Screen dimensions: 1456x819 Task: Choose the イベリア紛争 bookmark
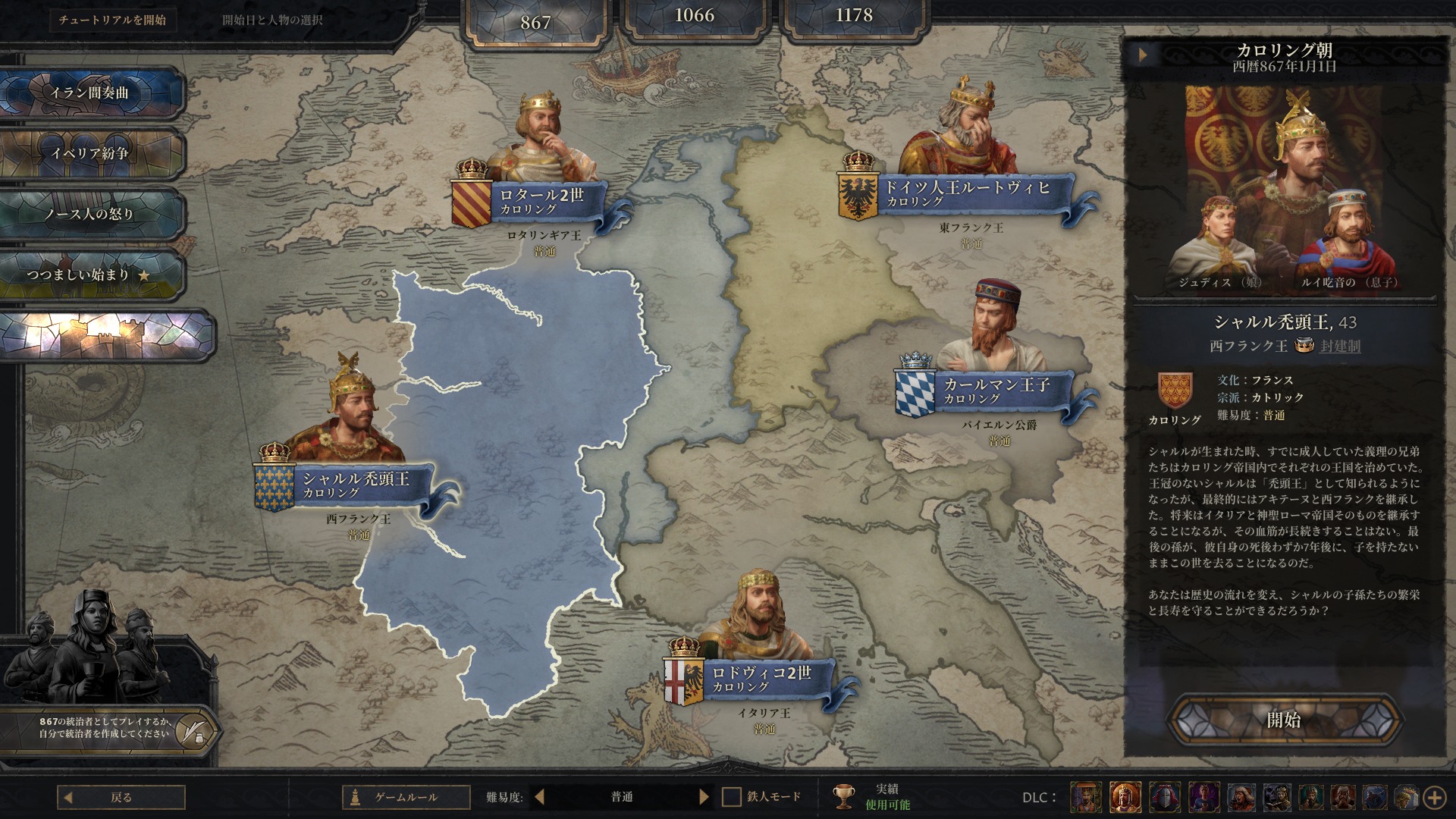(x=91, y=154)
